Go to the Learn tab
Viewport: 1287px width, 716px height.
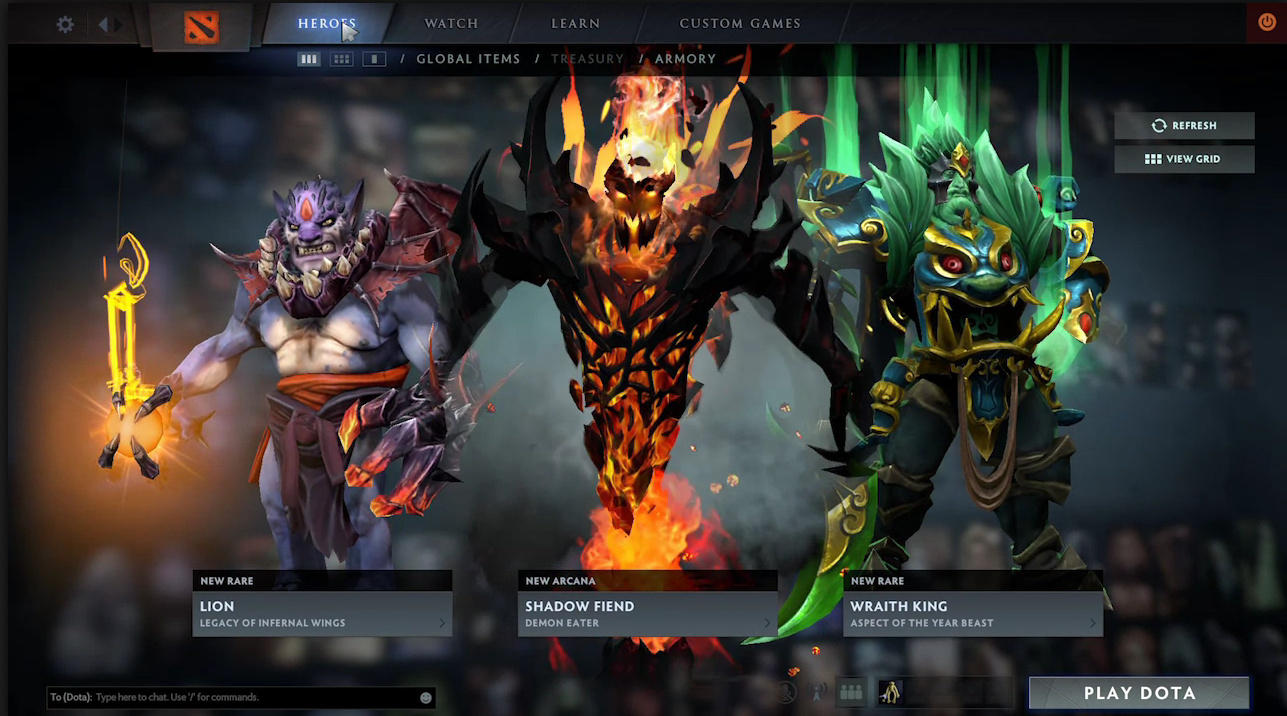[575, 23]
